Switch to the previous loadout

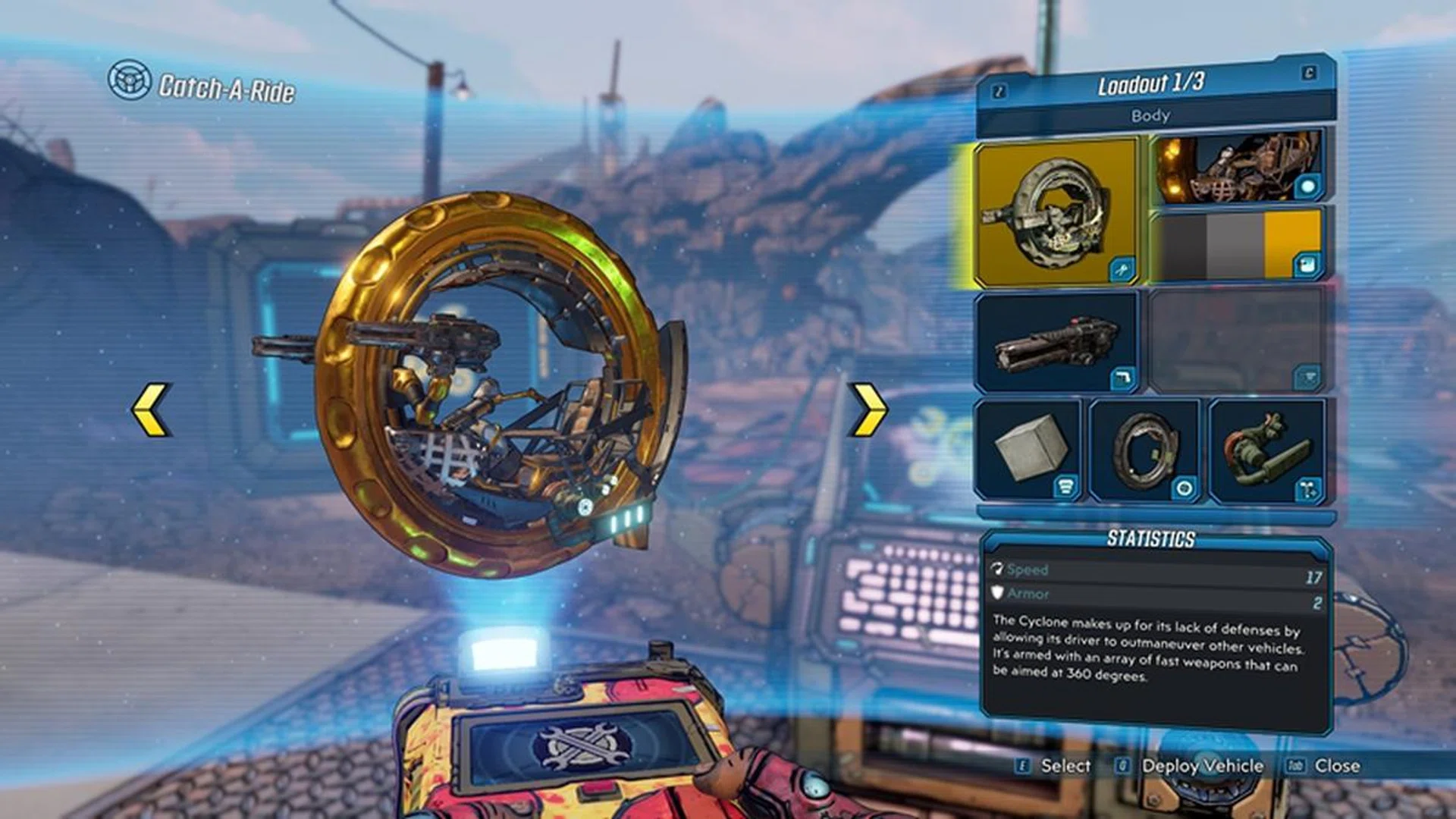[x=999, y=92]
